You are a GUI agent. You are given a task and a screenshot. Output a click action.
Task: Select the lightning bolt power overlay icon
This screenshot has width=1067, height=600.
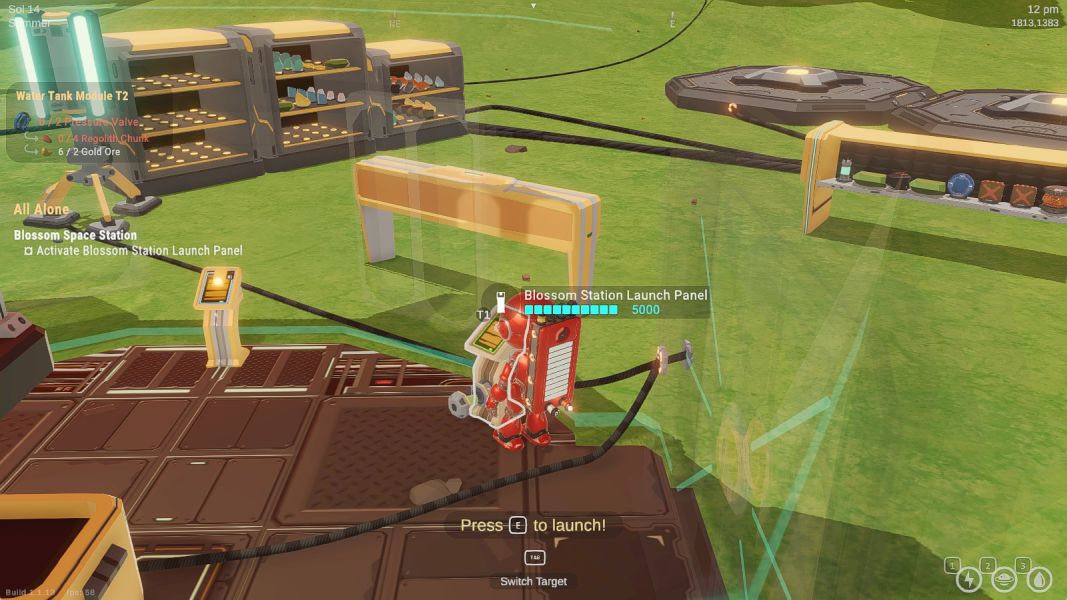[968, 580]
